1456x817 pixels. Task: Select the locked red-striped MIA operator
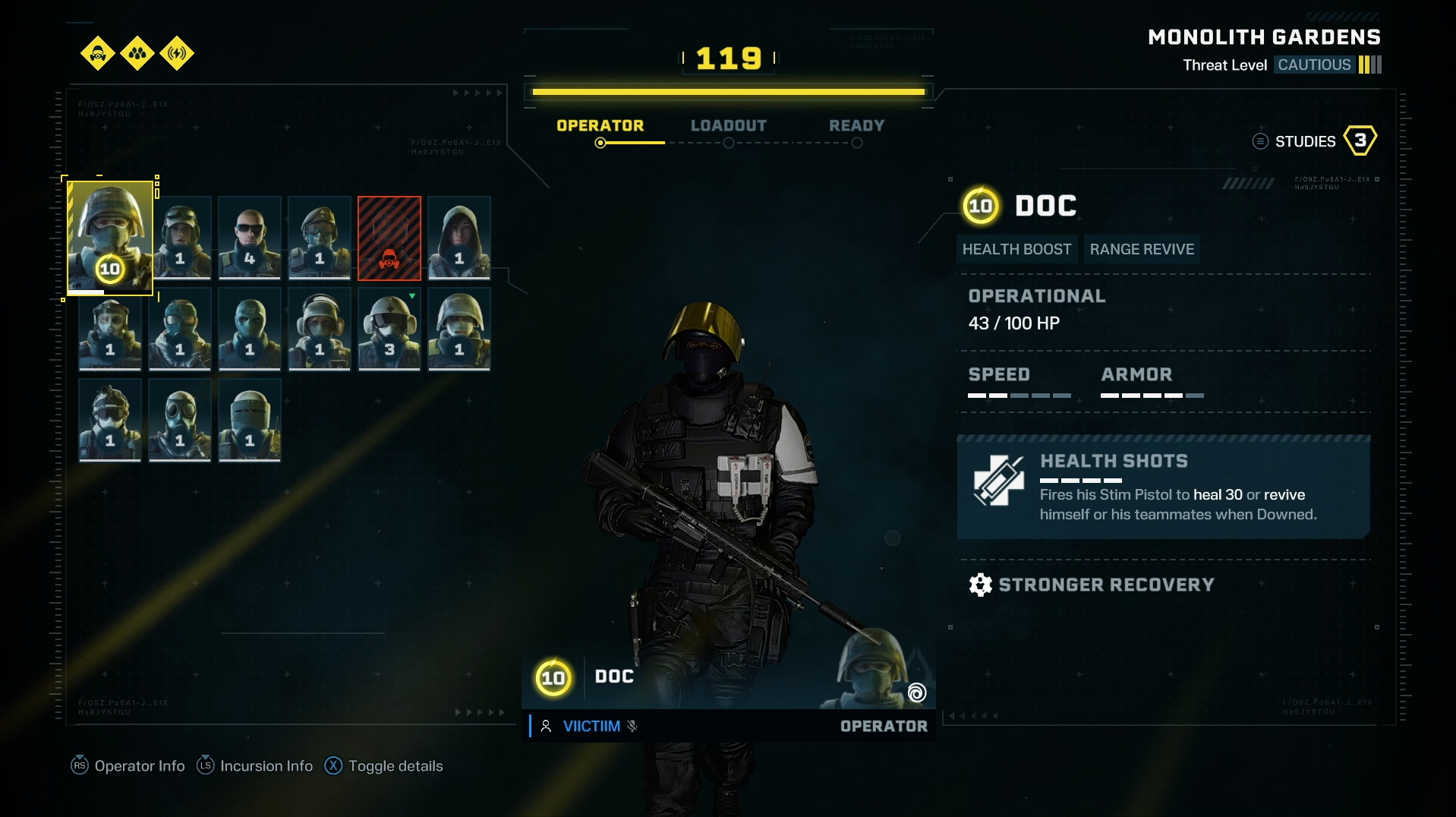pos(389,238)
